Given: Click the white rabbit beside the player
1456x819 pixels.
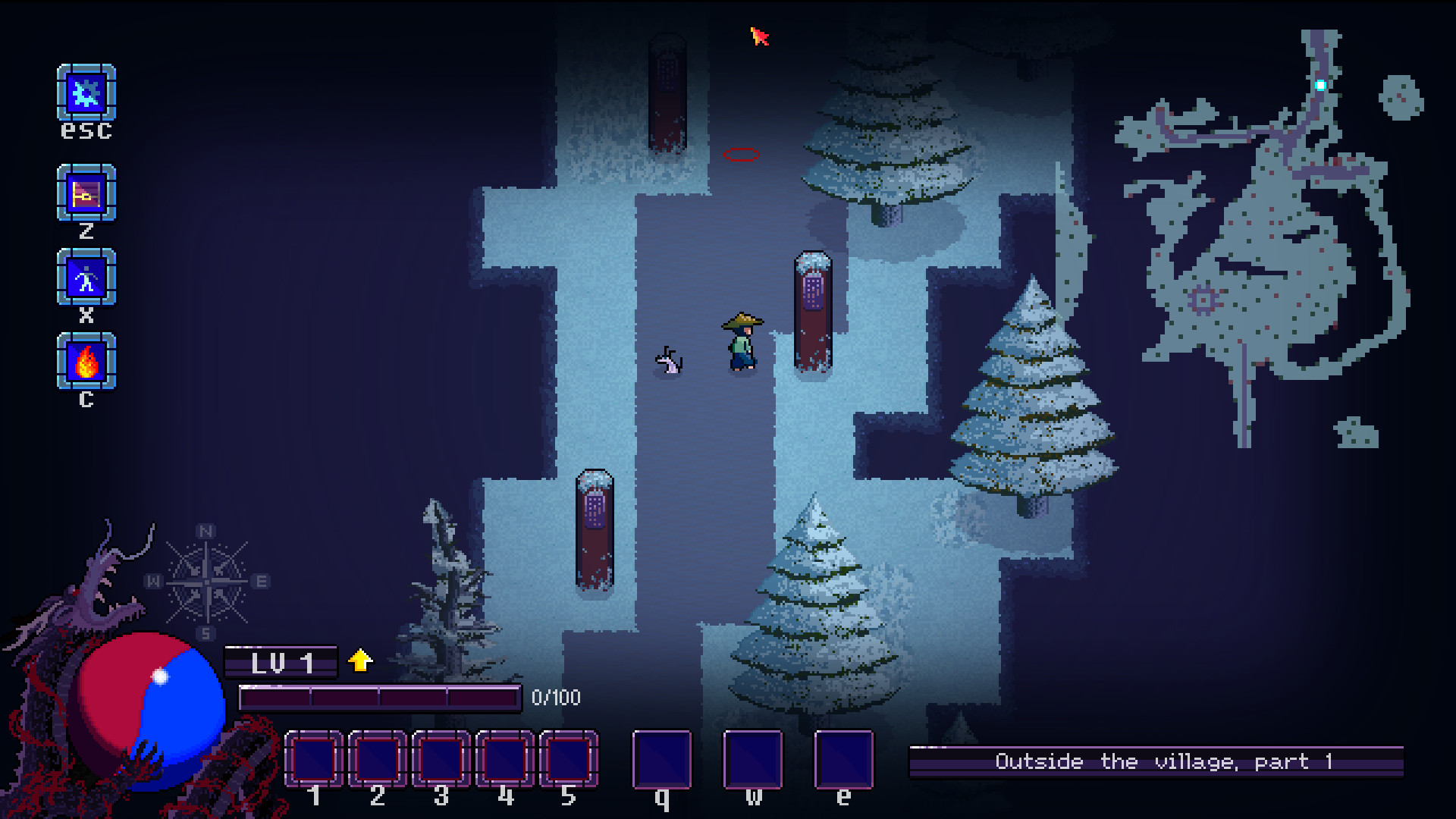Looking at the screenshot, I should [x=667, y=362].
